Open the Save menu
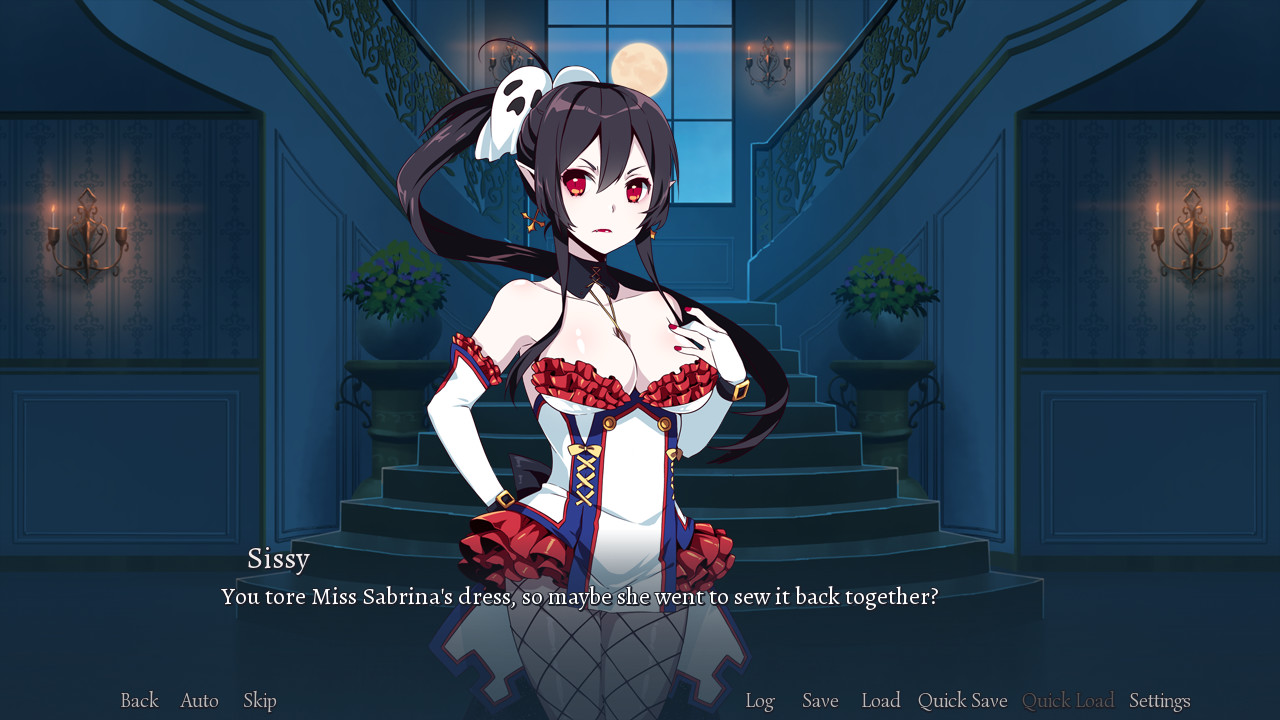 tap(820, 700)
